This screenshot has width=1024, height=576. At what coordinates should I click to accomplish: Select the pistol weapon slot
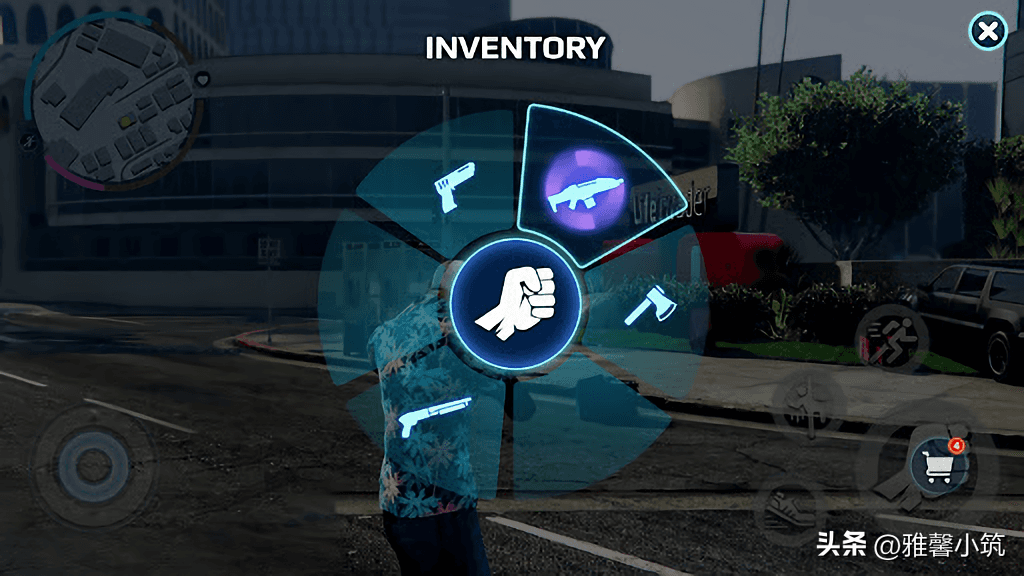(451, 186)
